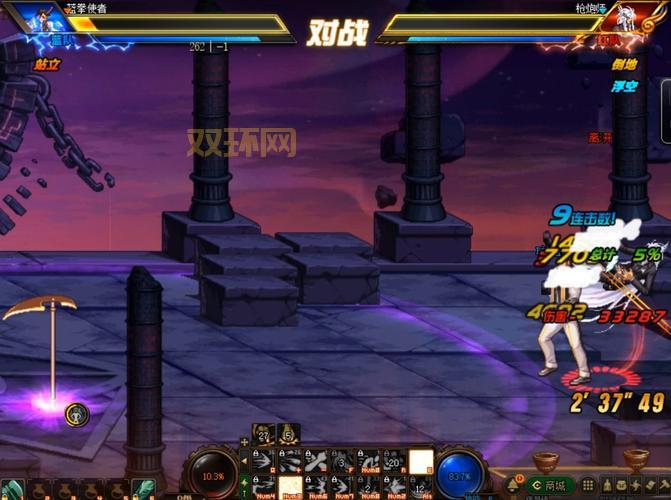
Task: Inspect the buff icon showing 5
Action: [x=289, y=433]
